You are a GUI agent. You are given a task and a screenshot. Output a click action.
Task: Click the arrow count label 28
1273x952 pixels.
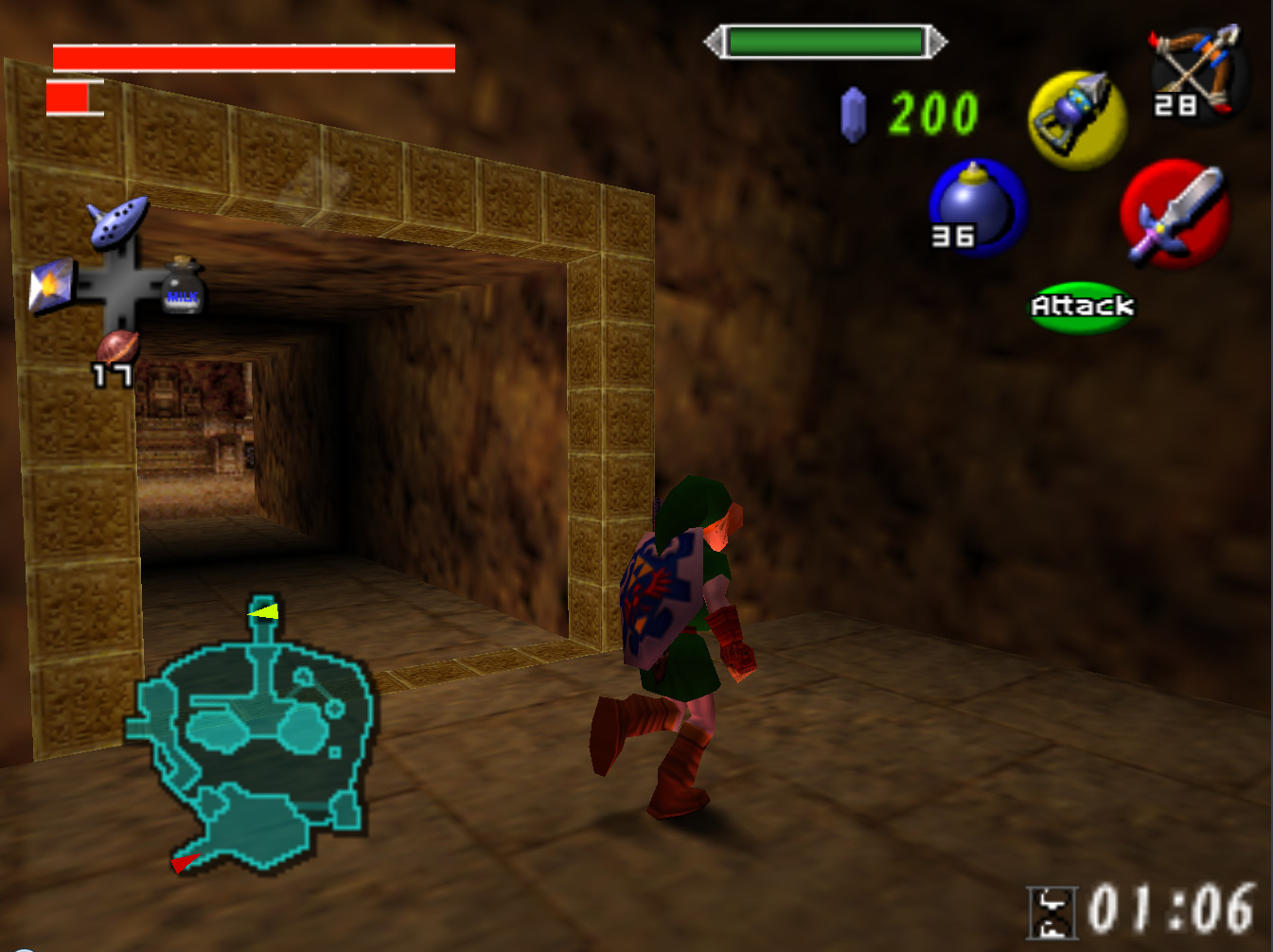tap(1174, 107)
